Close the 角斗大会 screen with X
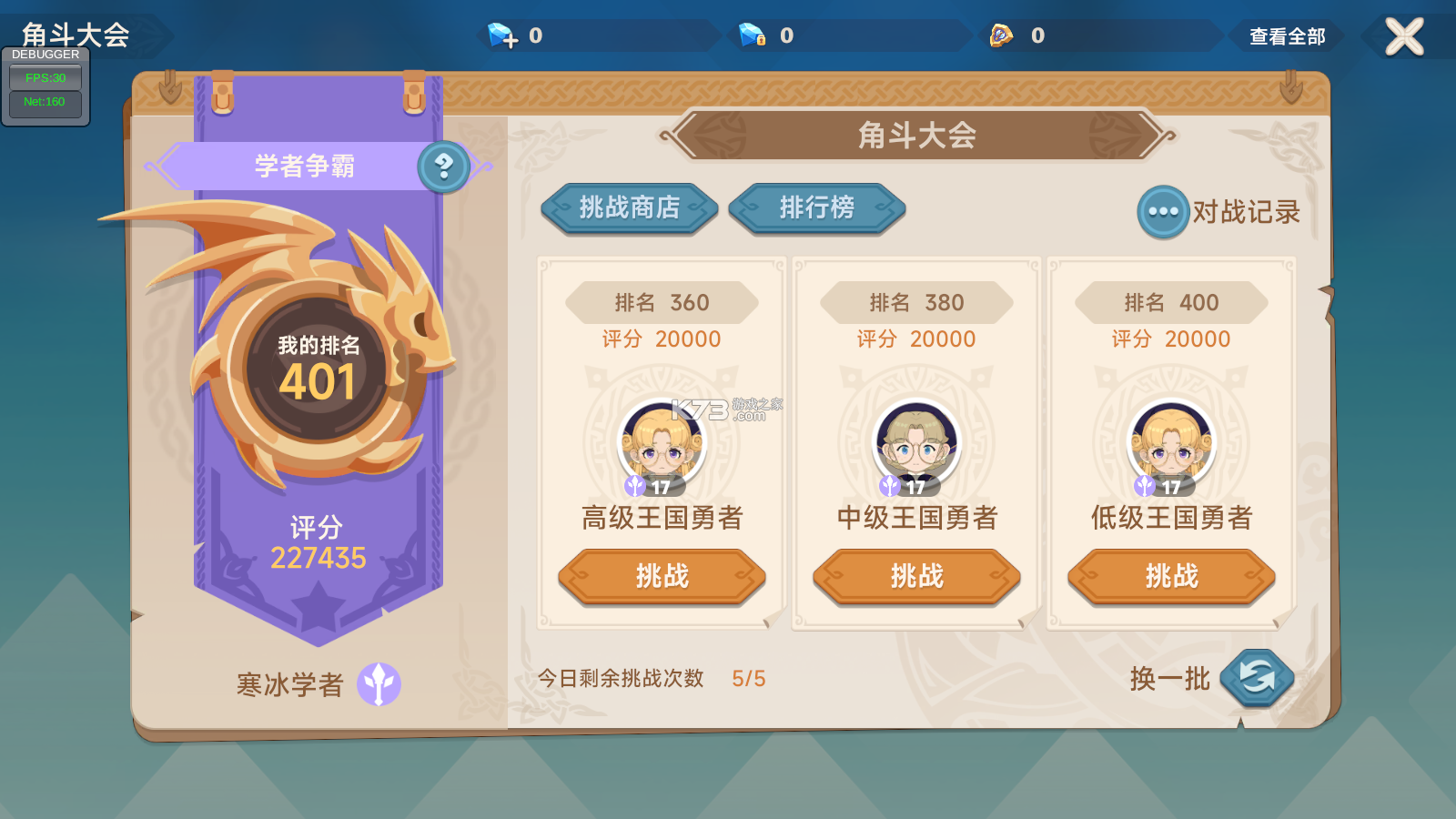The height and width of the screenshot is (819, 1456). (1403, 36)
